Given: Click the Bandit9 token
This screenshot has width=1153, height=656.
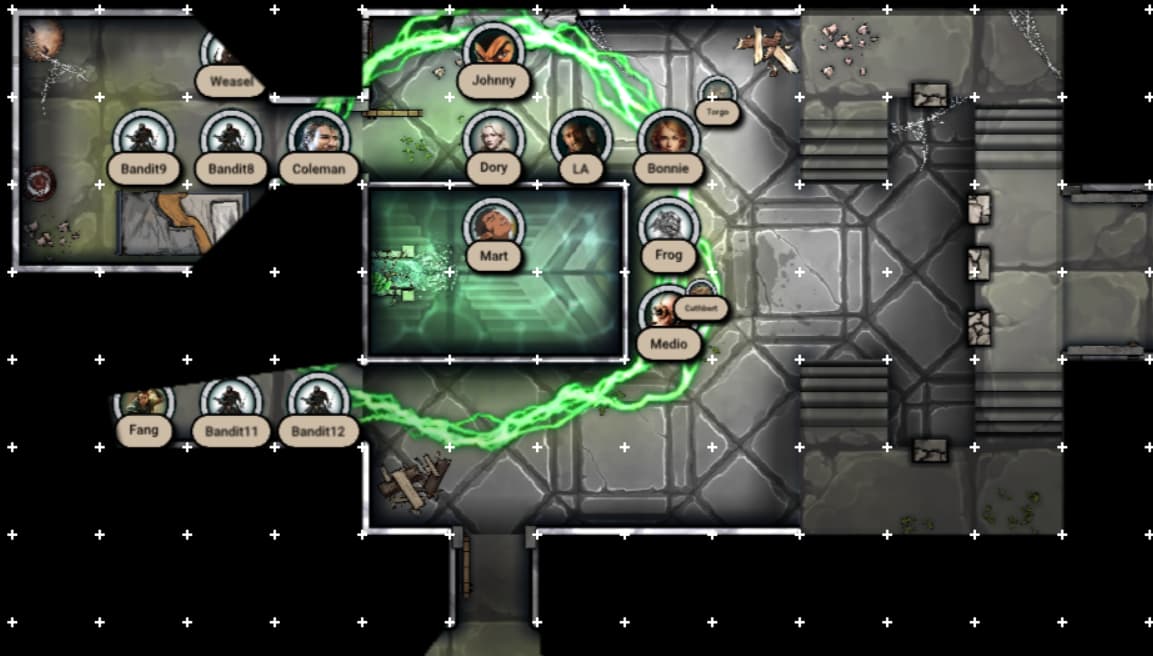Looking at the screenshot, I should pos(143,138).
